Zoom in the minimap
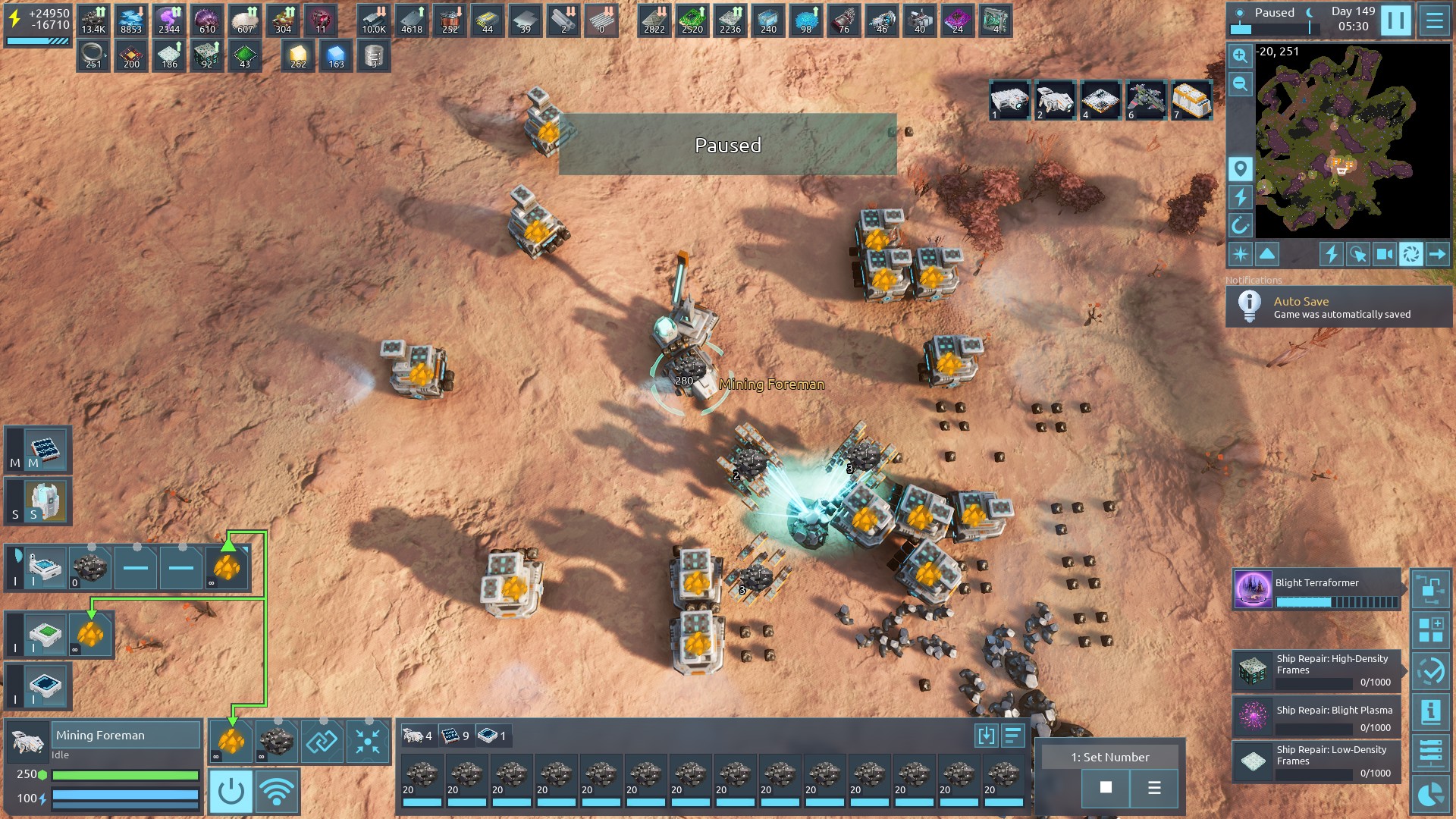Image resolution: width=1456 pixels, height=819 pixels. 1240,55
